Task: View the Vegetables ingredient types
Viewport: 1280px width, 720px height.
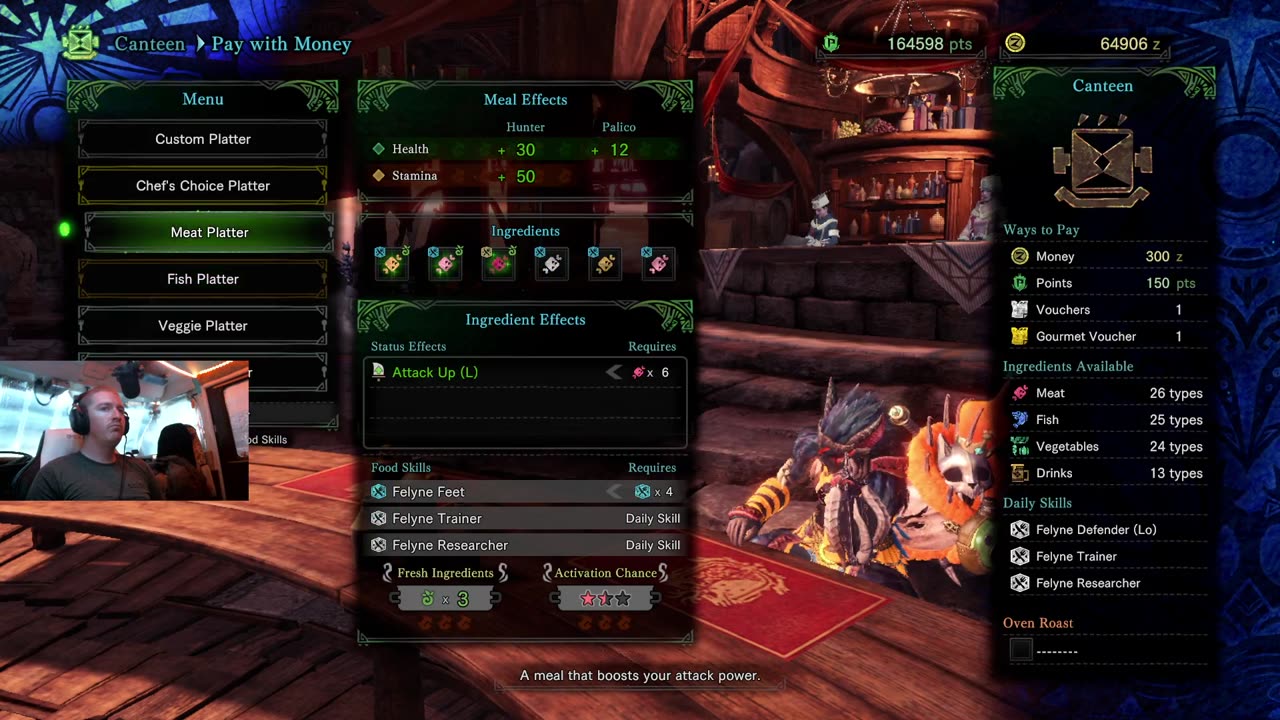Action: [x=1104, y=447]
